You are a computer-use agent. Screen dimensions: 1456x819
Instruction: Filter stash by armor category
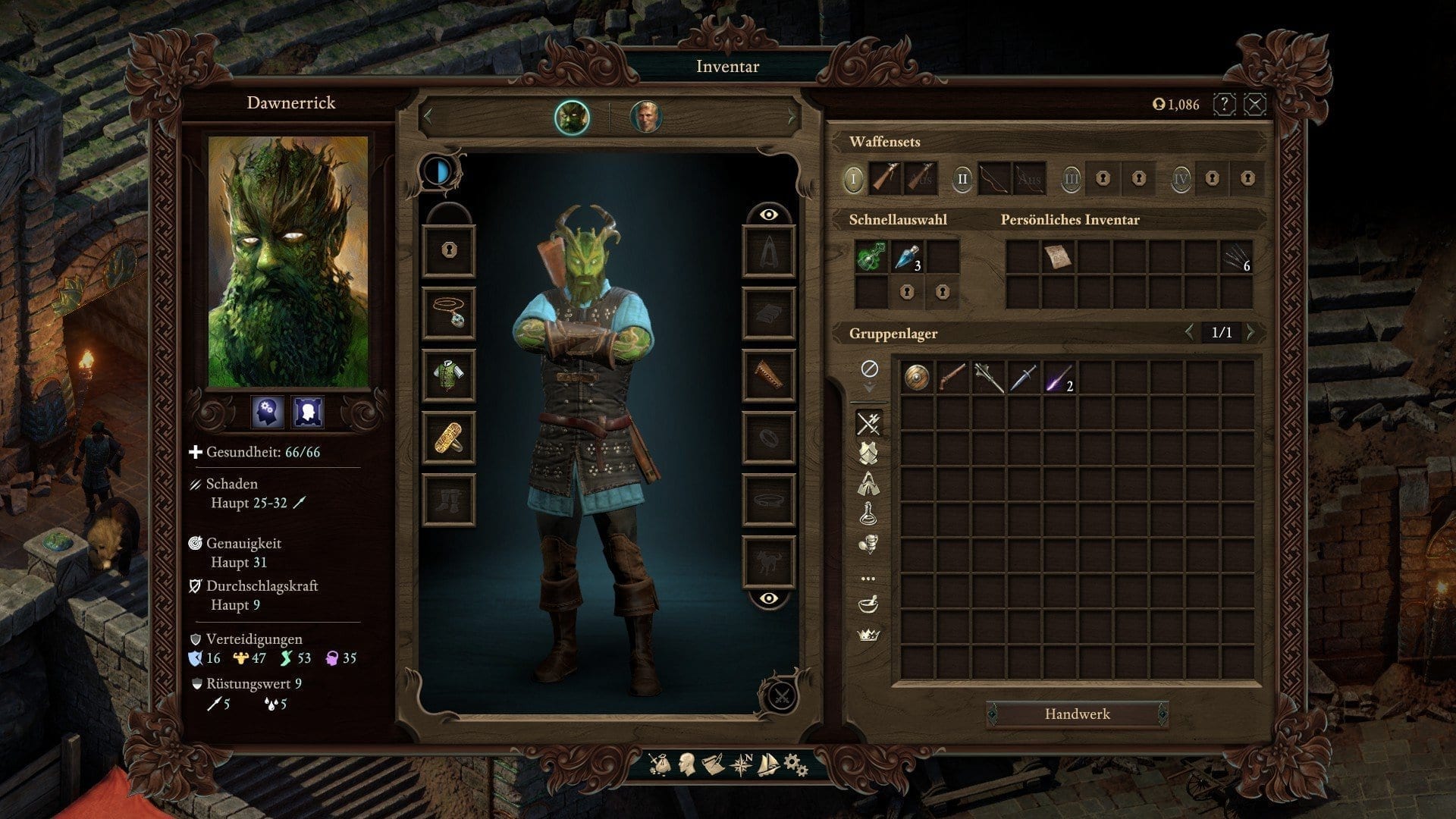click(868, 453)
